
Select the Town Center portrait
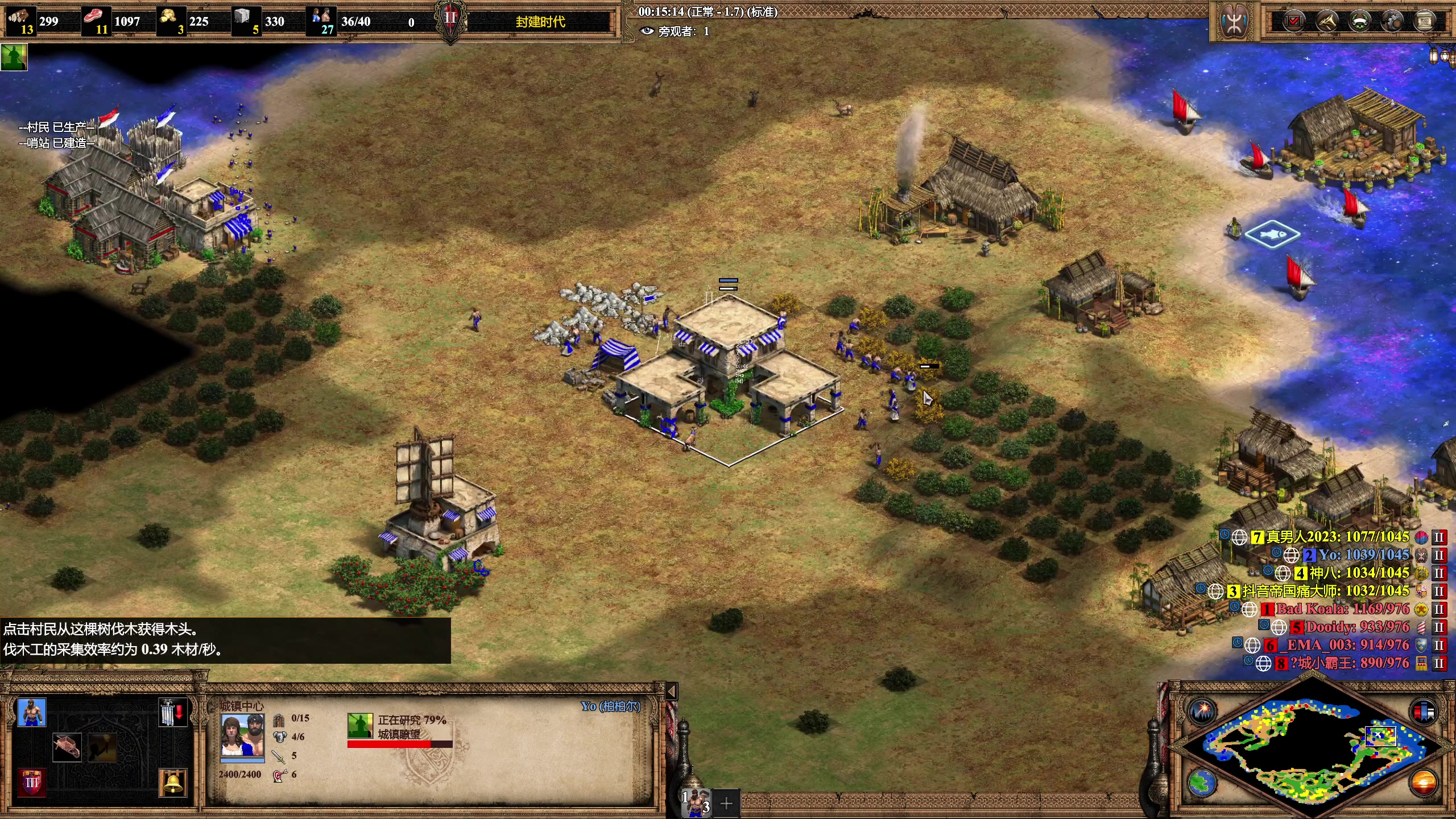point(242,735)
